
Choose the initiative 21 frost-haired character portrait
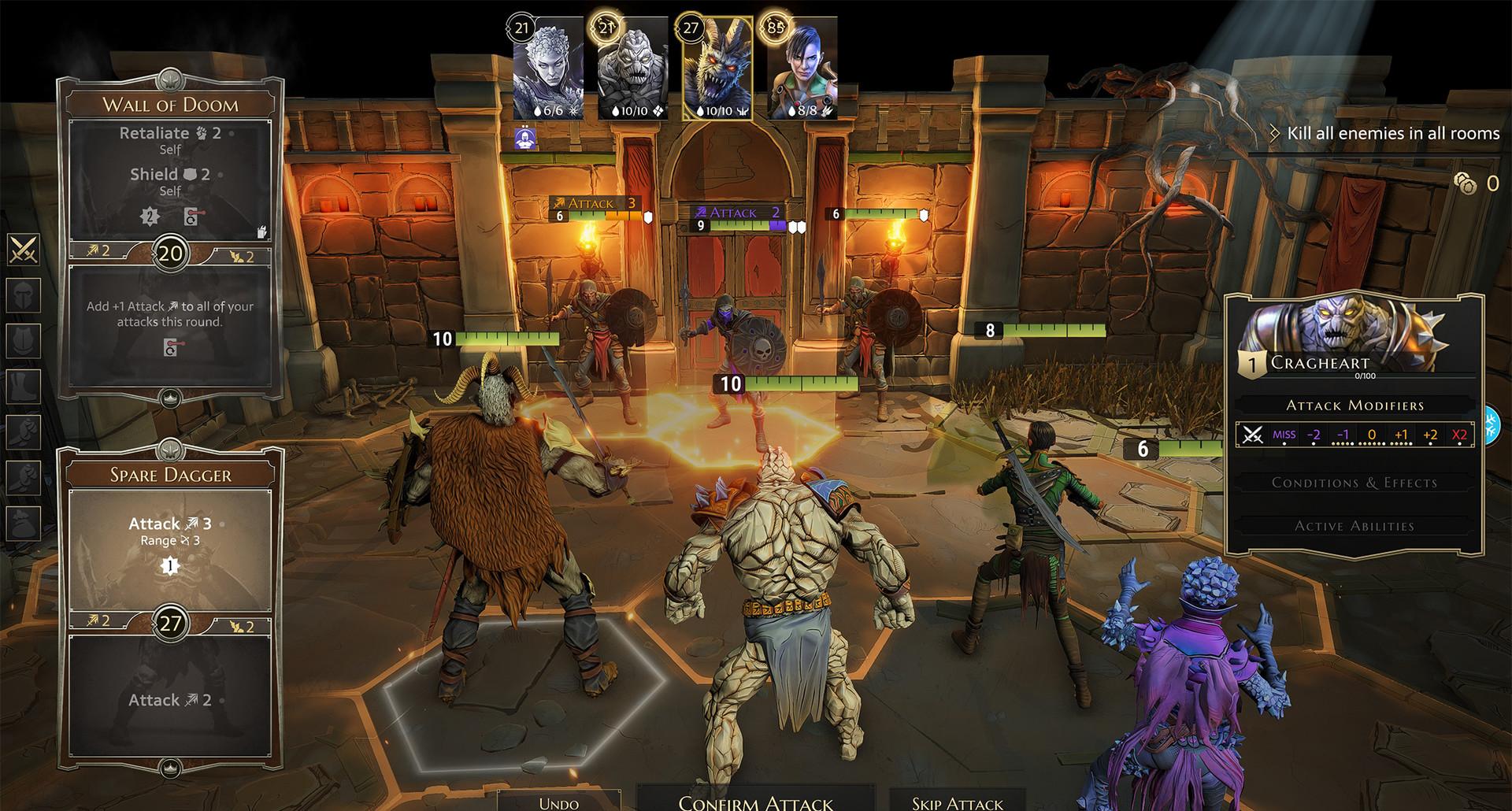(x=548, y=69)
